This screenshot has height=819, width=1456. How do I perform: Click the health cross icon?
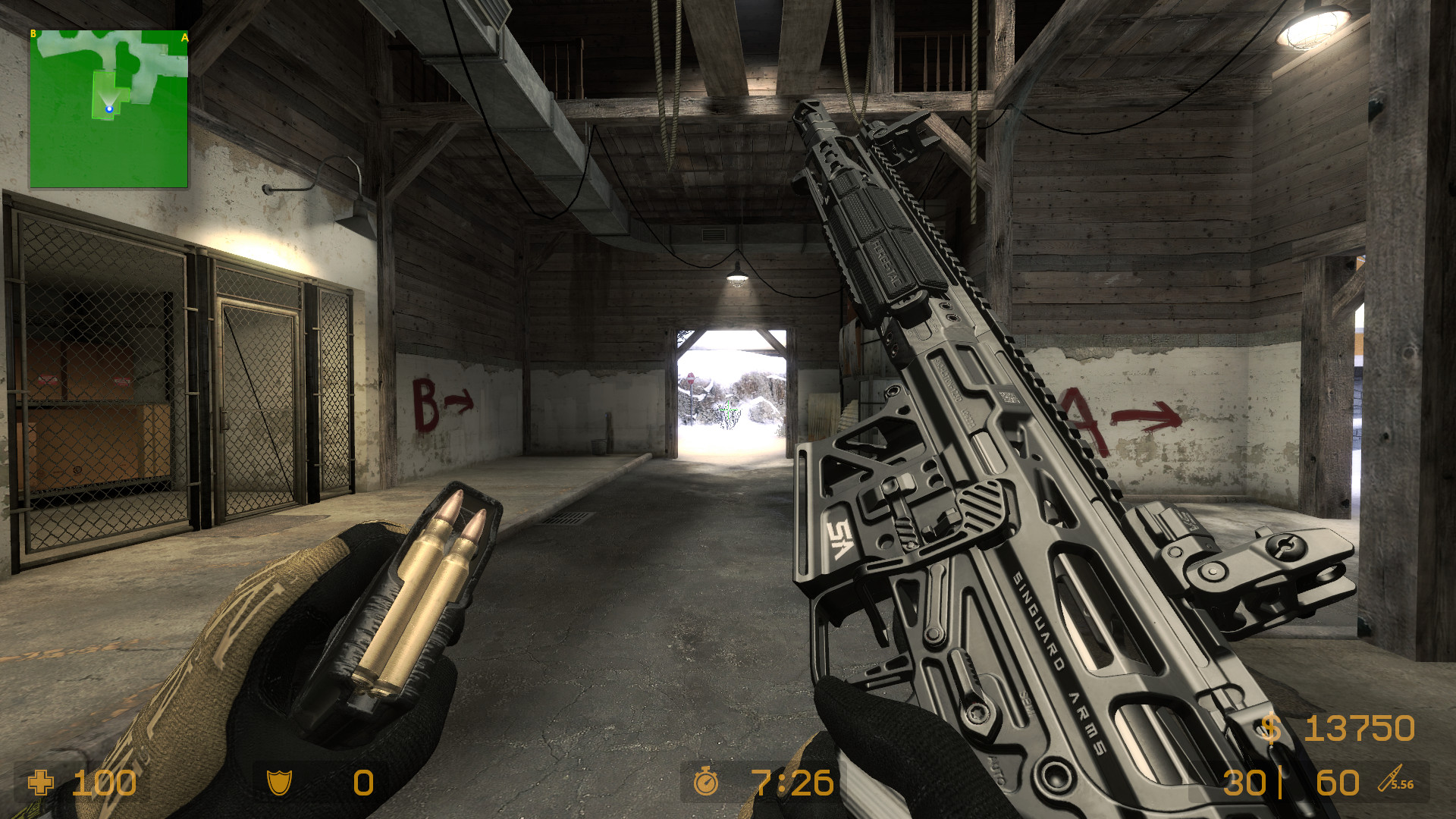39,784
